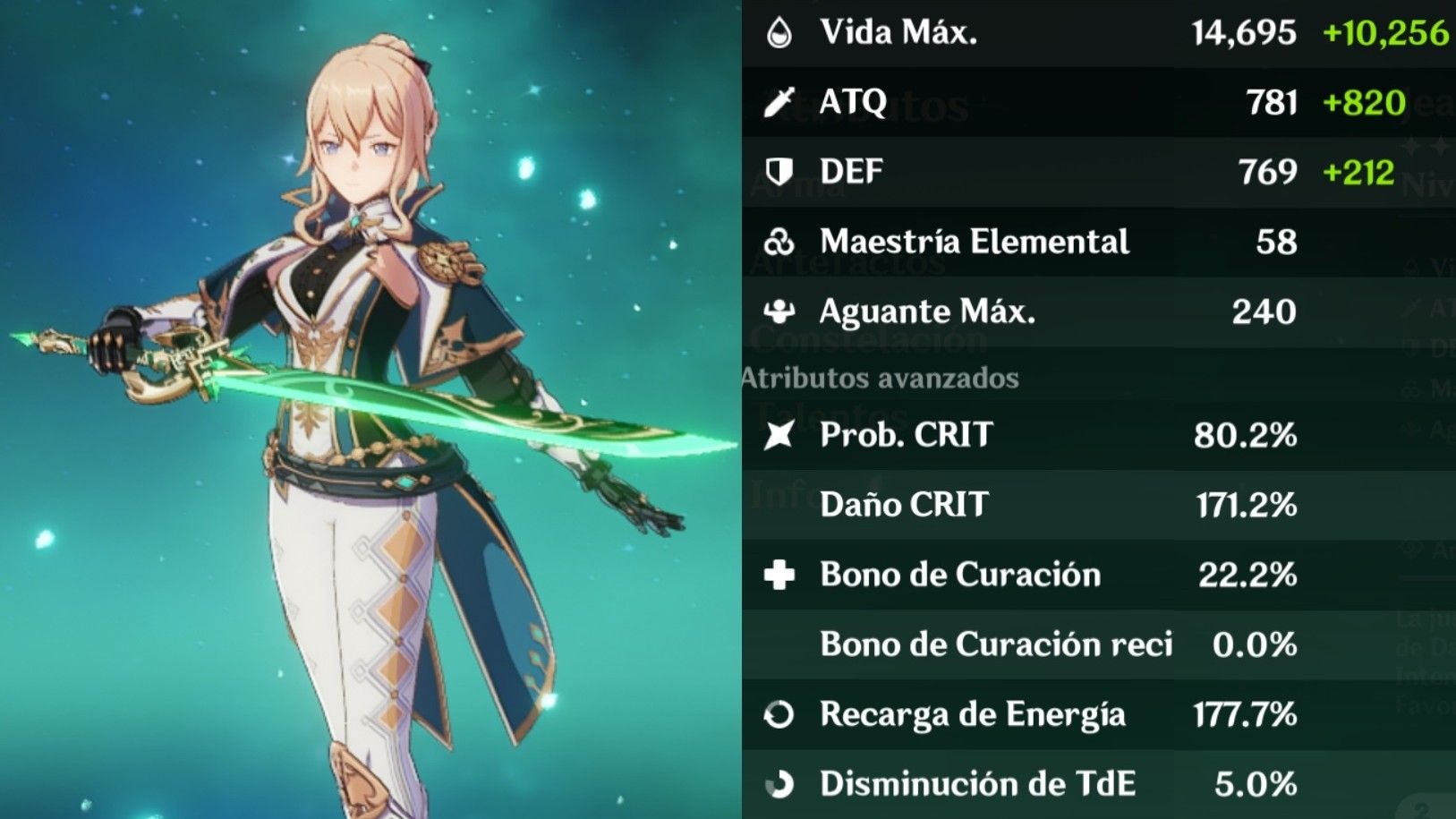1456x819 pixels.
Task: Click the water drop icon beside Vida Máx.
Action: (x=780, y=33)
